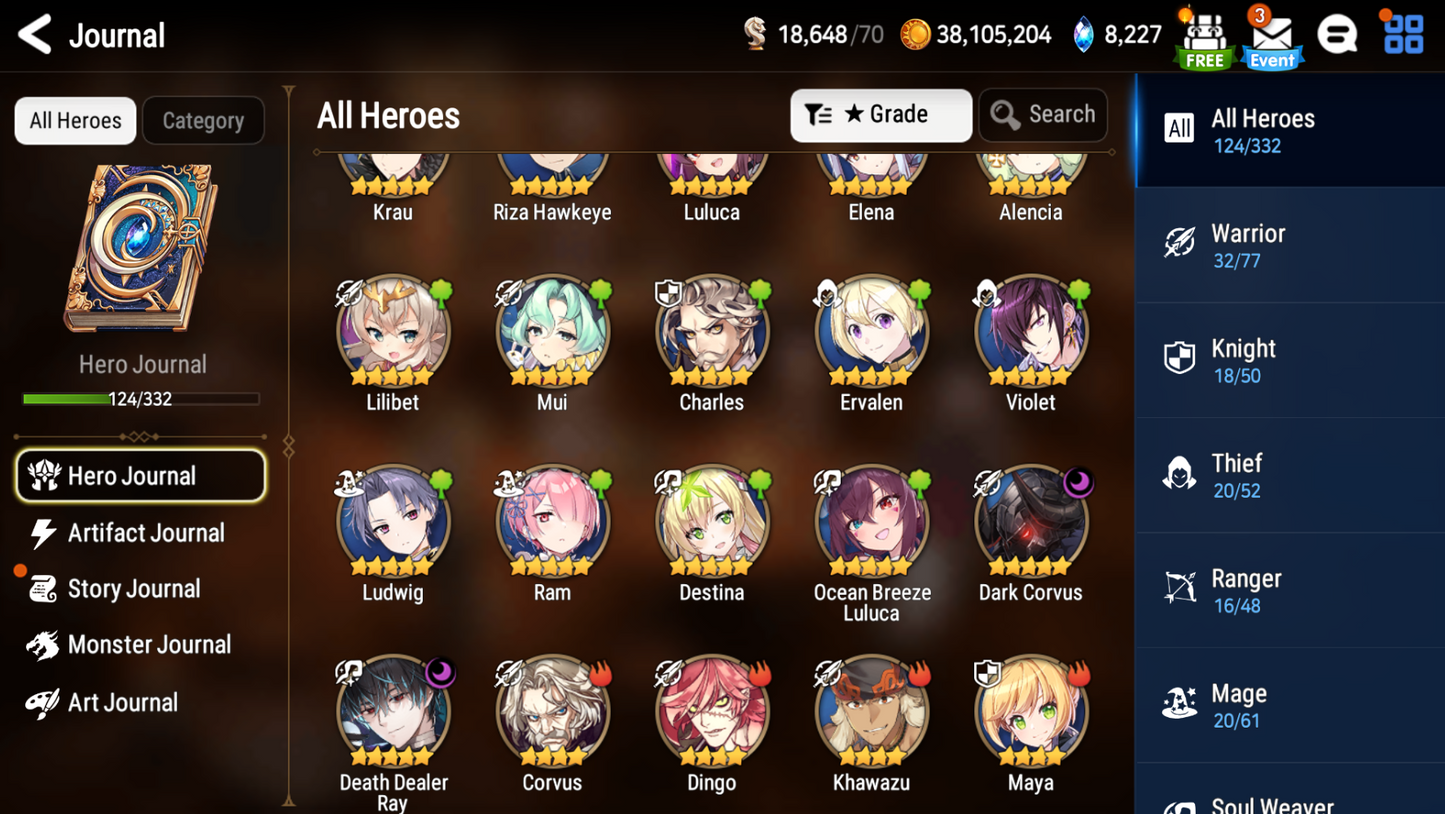
Task: Open the Search function
Action: tap(1043, 114)
